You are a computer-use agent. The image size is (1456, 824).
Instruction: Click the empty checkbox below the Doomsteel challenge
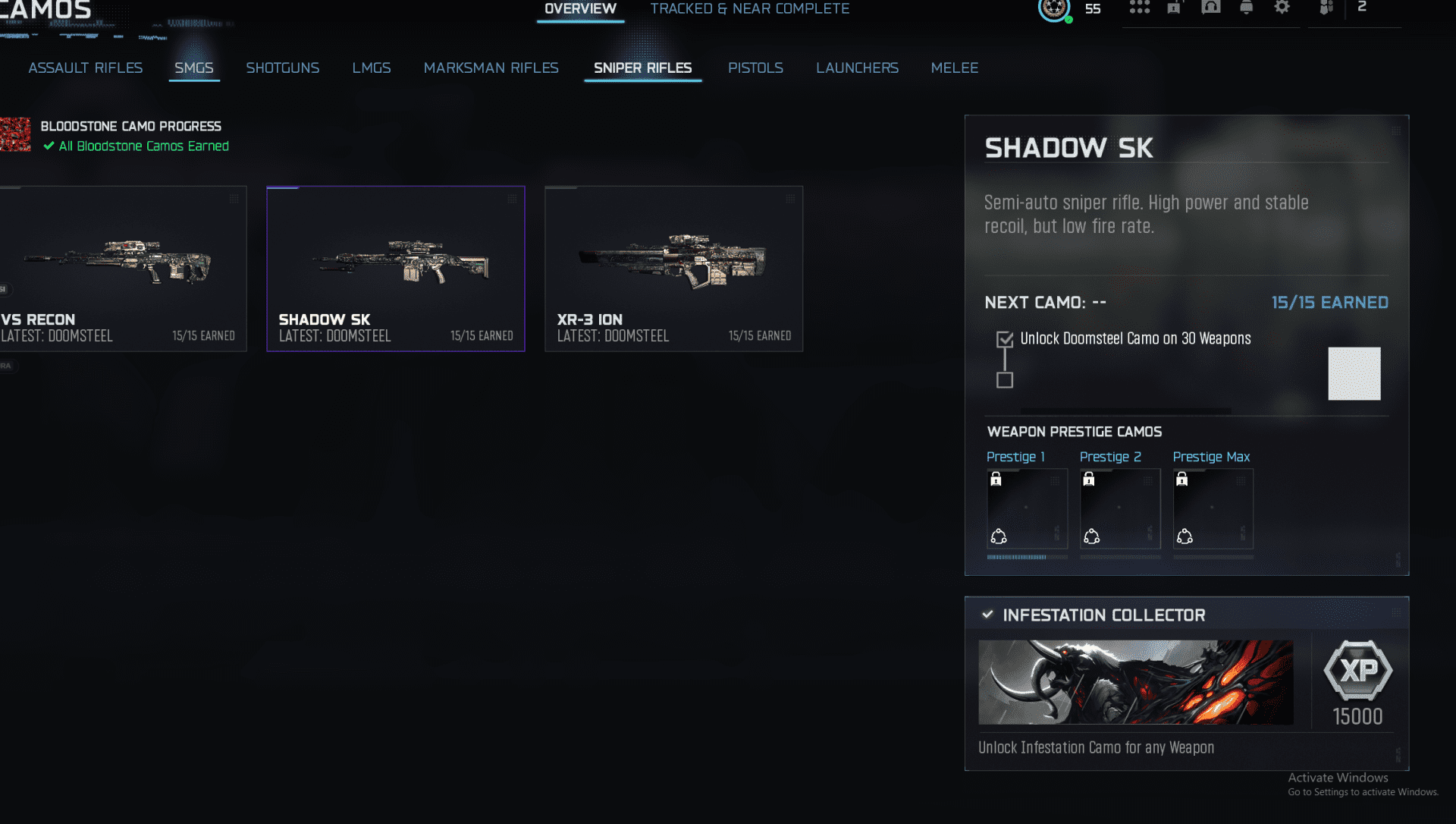tap(1005, 379)
